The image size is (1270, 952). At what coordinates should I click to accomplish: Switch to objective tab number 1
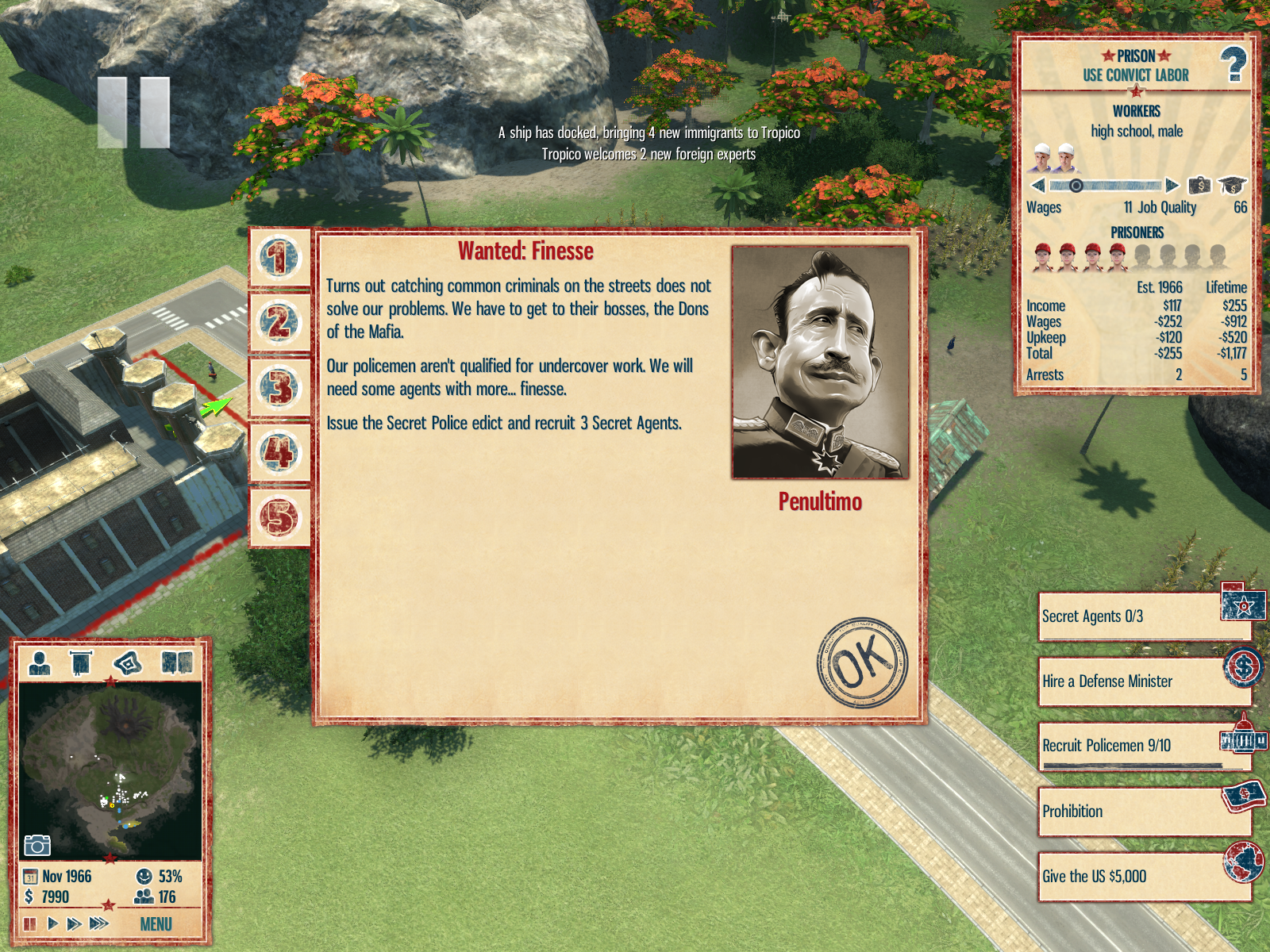278,259
